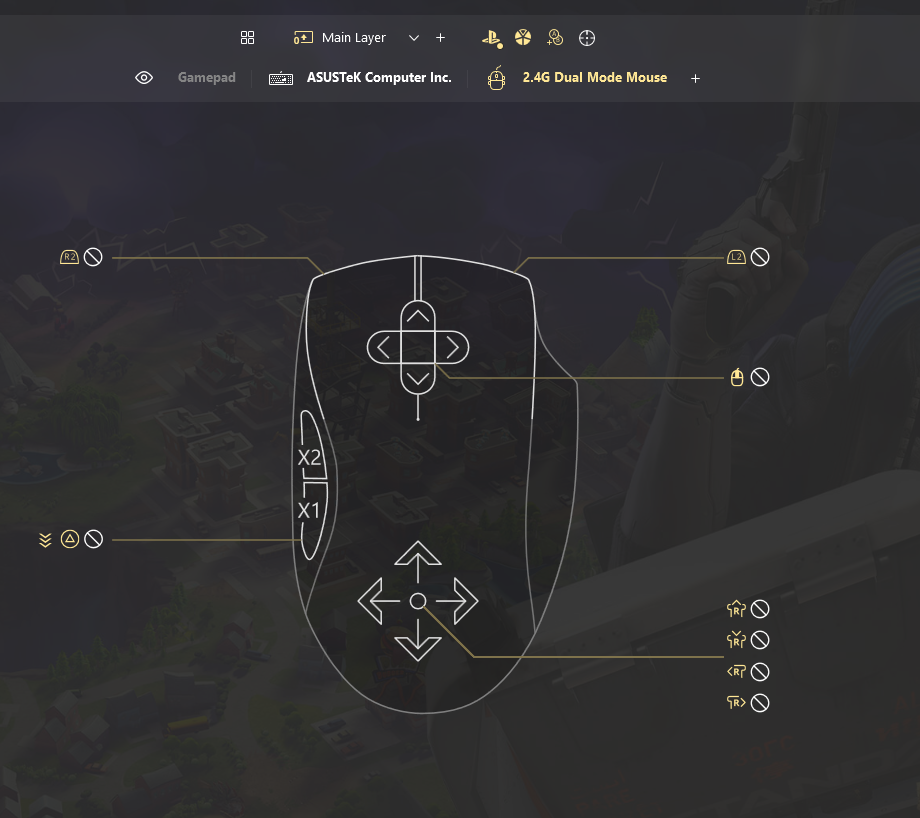Open the L2 mapping for right mouse button
This screenshot has height=818, width=920.
[x=736, y=257]
